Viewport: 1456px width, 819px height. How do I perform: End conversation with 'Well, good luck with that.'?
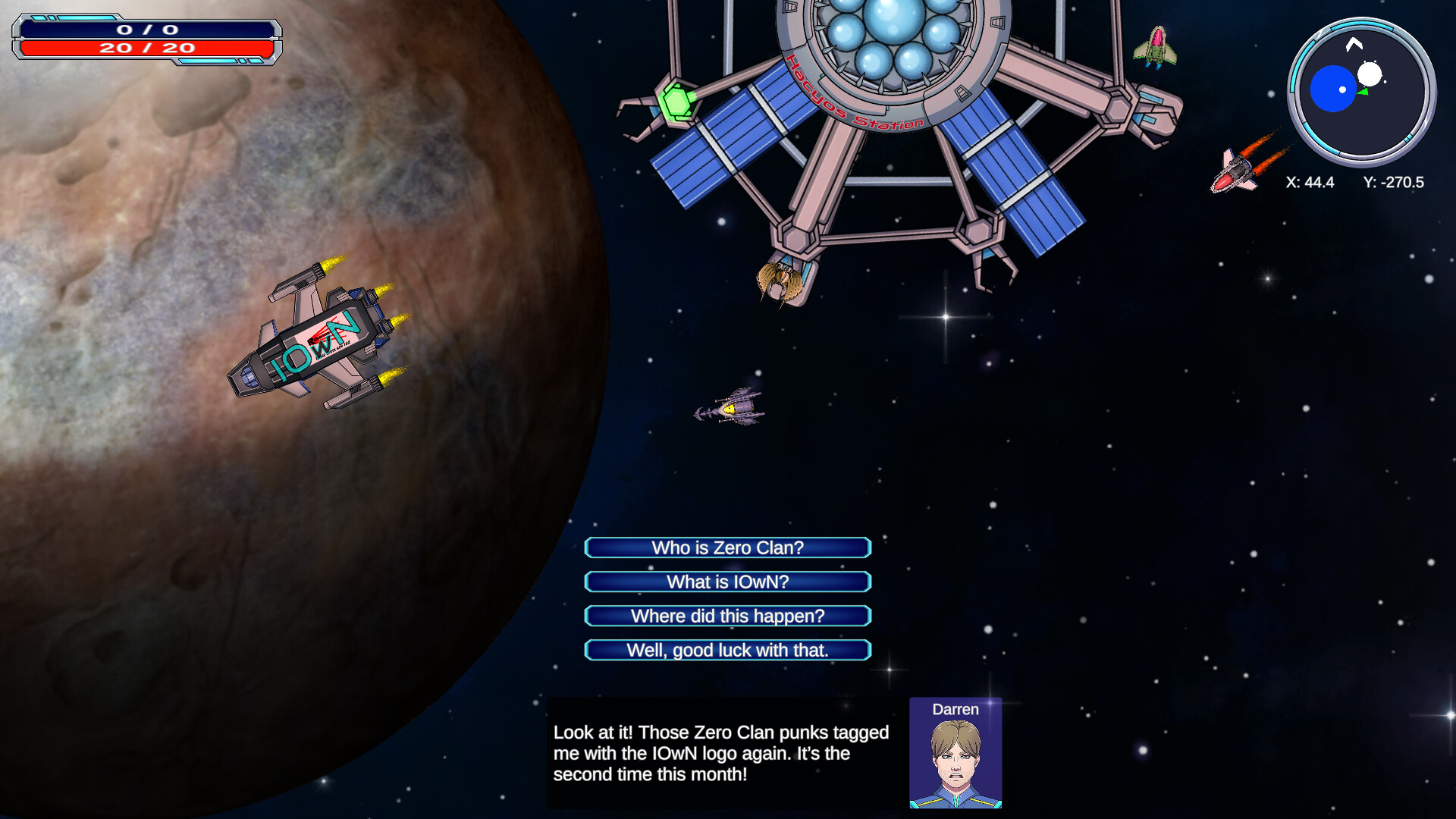point(727,650)
